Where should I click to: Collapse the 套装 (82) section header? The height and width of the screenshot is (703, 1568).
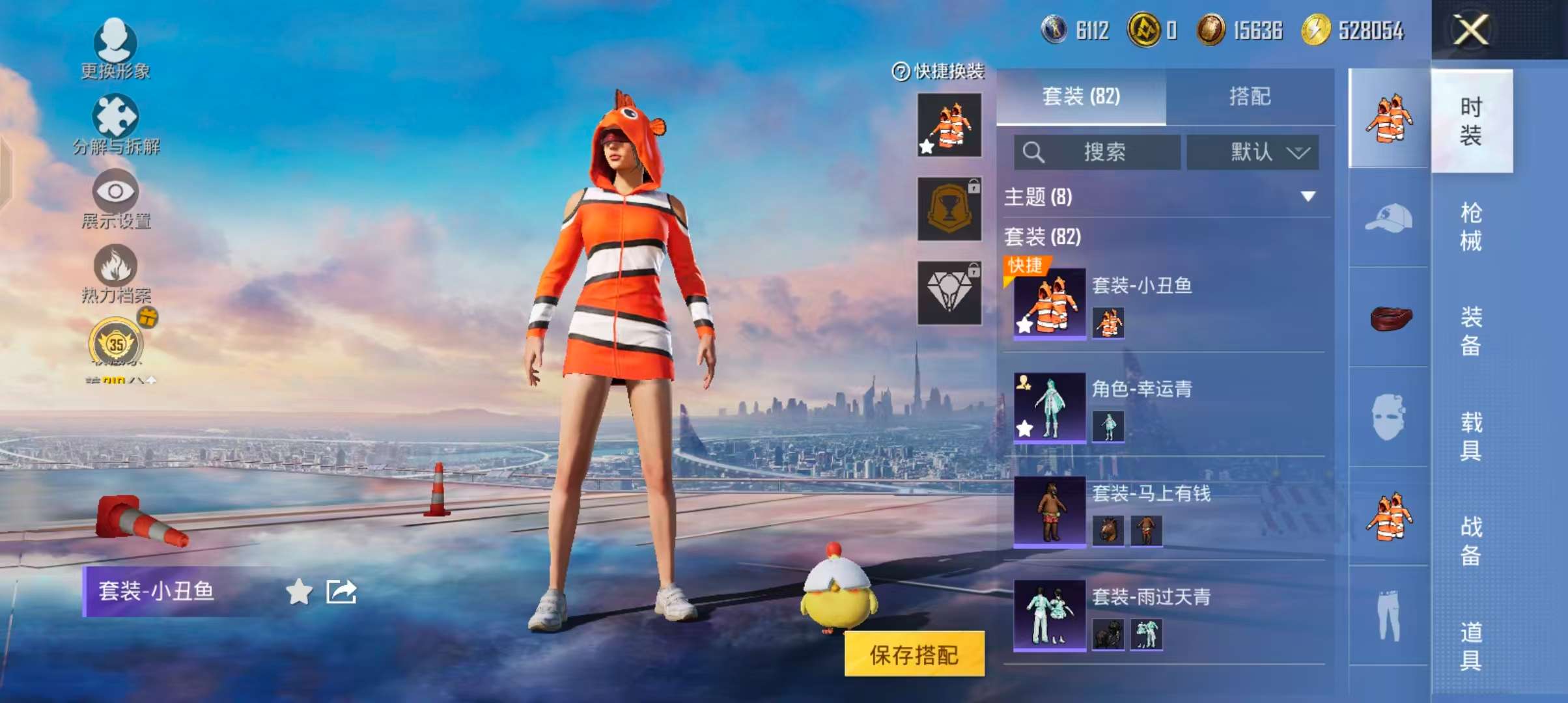[x=1042, y=238]
